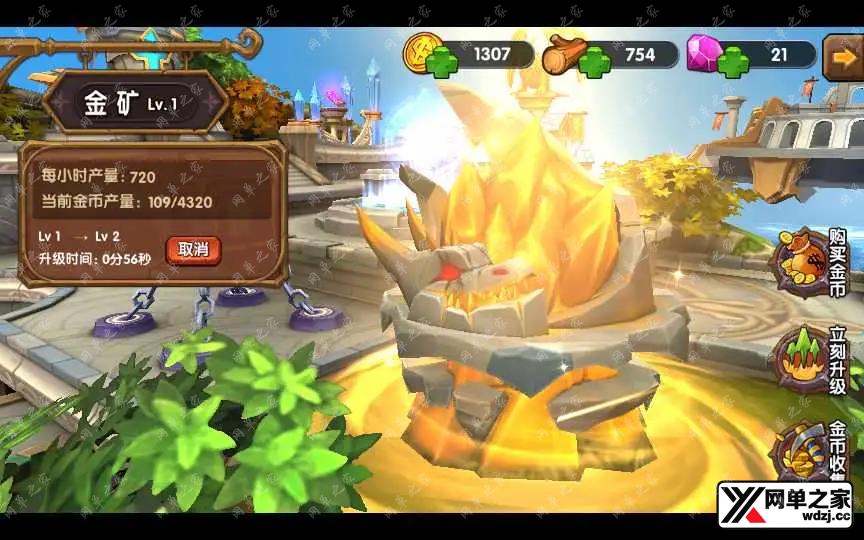Cancel the gold mine upgrade (取消)
864x540 pixels.
pos(193,249)
